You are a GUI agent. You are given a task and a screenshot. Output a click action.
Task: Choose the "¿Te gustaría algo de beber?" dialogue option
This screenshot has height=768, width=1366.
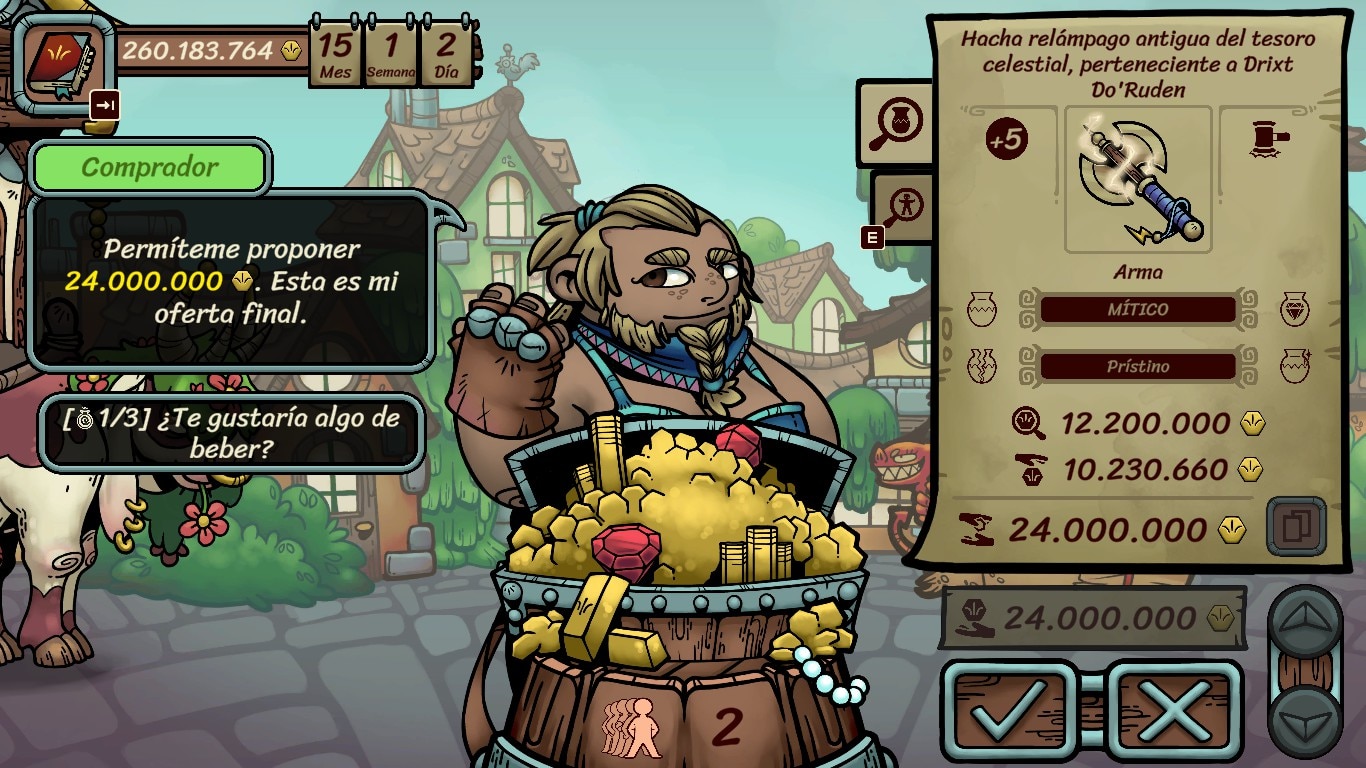231,433
